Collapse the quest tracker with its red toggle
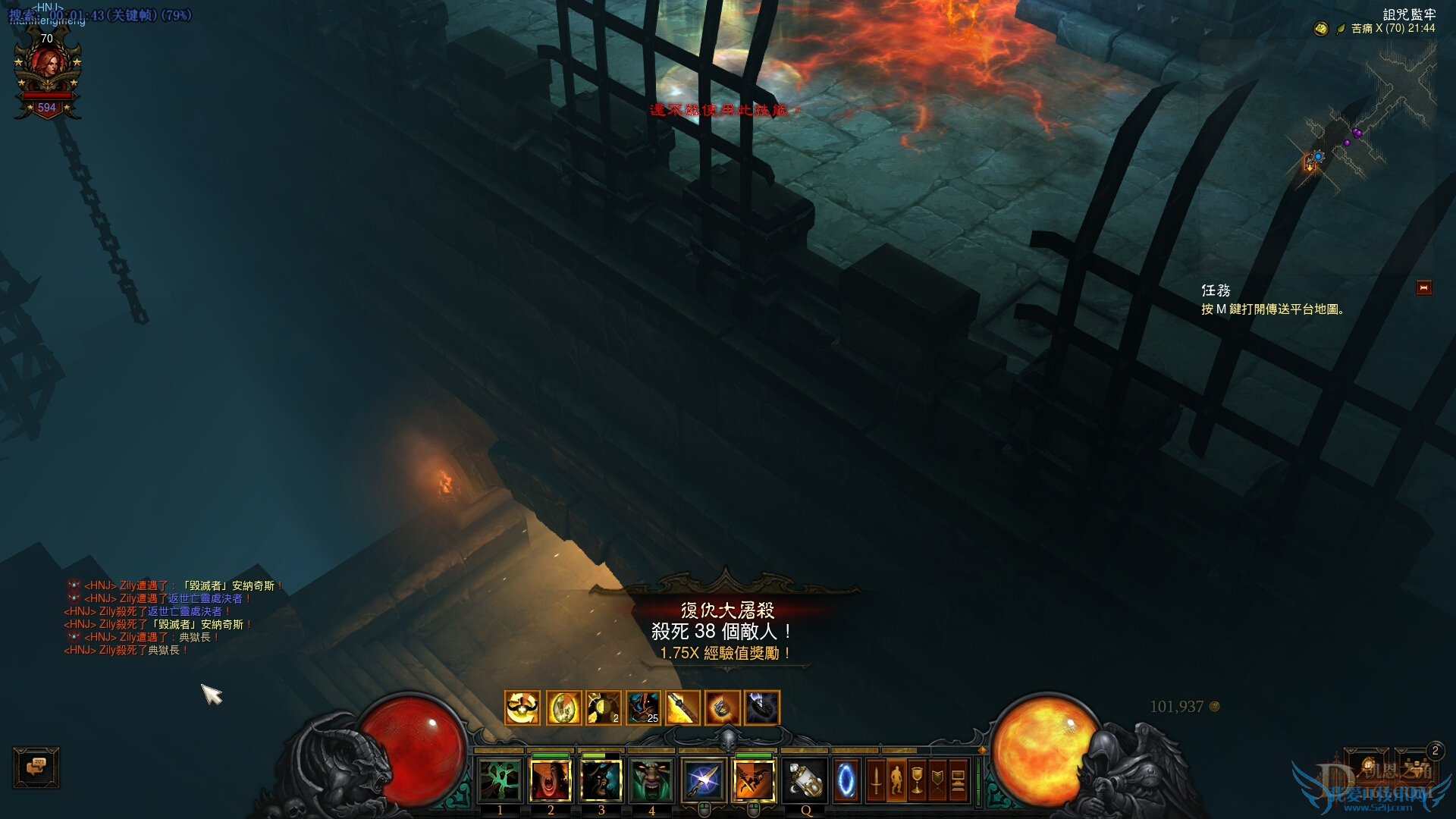 point(1423,288)
